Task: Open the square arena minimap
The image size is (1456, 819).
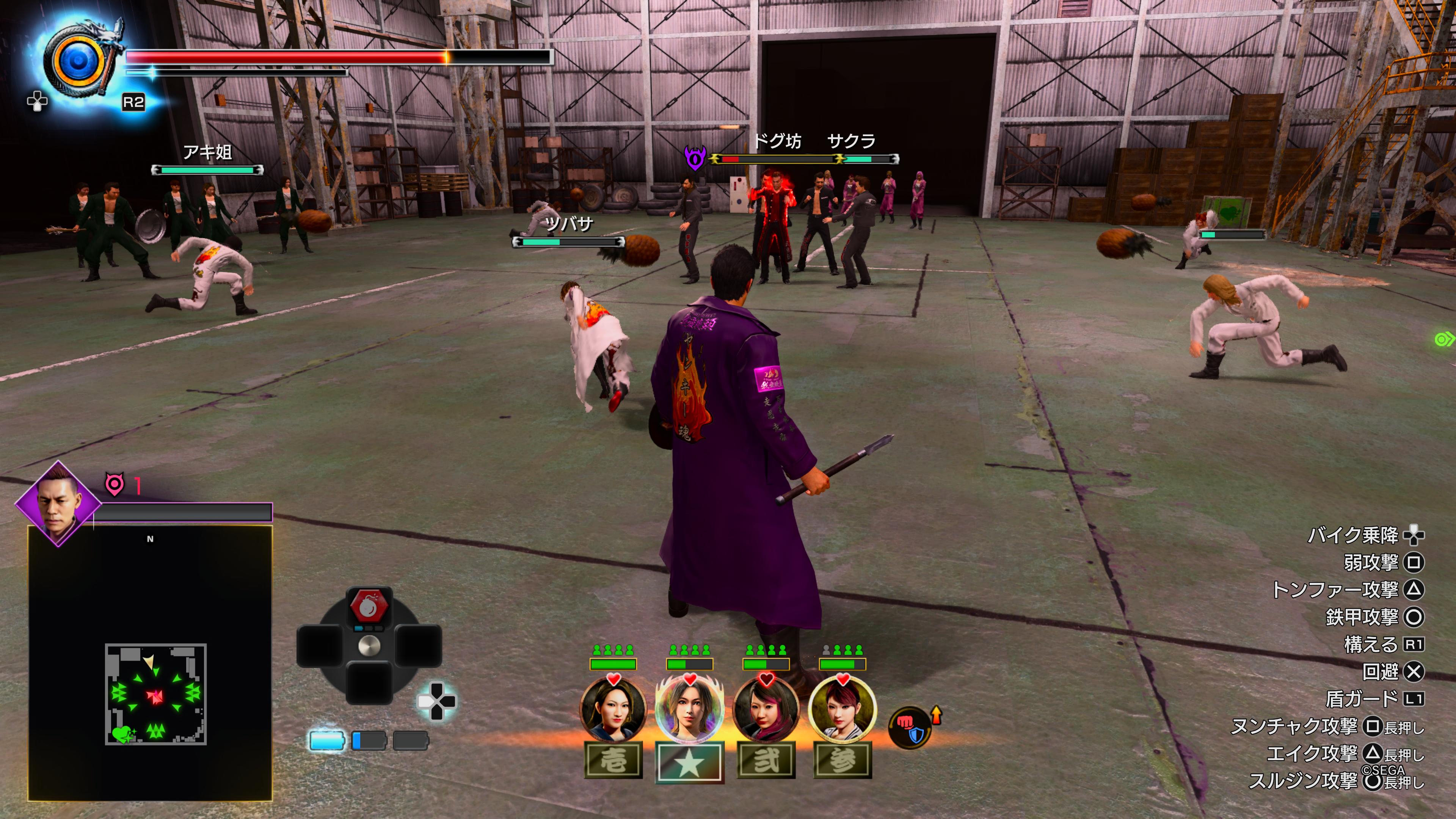Action: (155, 693)
